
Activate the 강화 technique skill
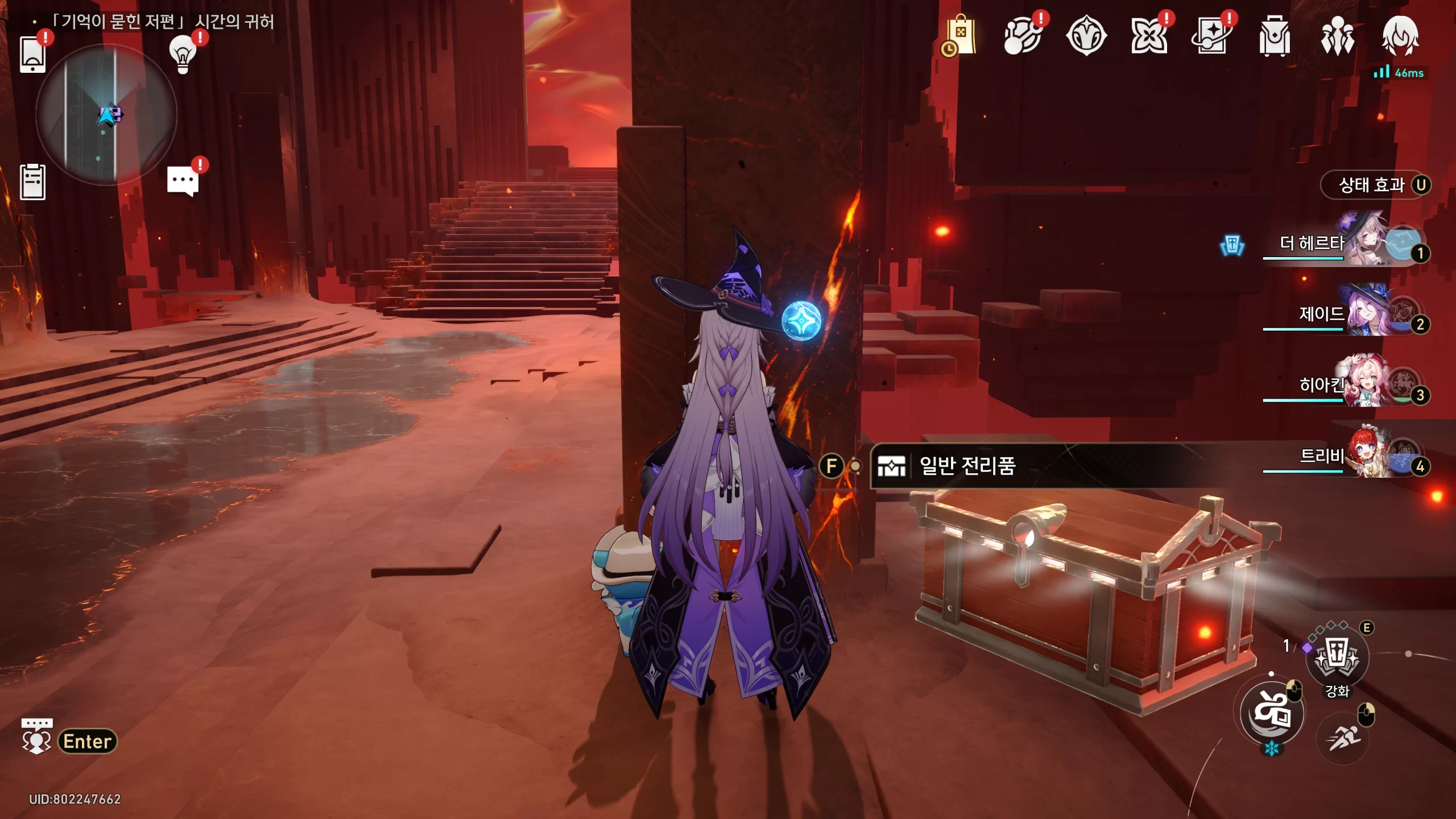point(1337,657)
